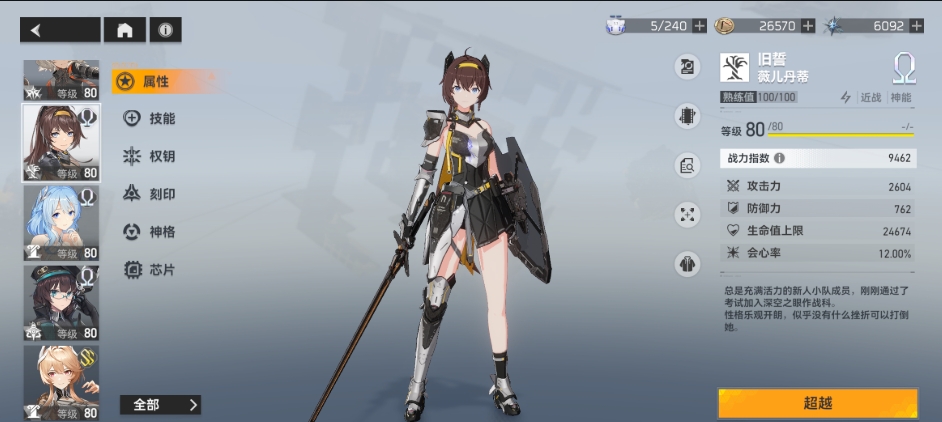The height and width of the screenshot is (422, 942).
Task: Add stamina with the plus button
Action: (699, 26)
